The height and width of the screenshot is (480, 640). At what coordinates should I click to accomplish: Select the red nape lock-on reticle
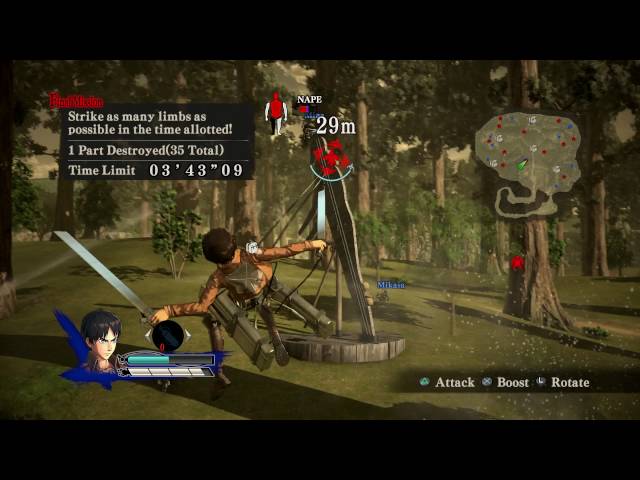point(330,157)
